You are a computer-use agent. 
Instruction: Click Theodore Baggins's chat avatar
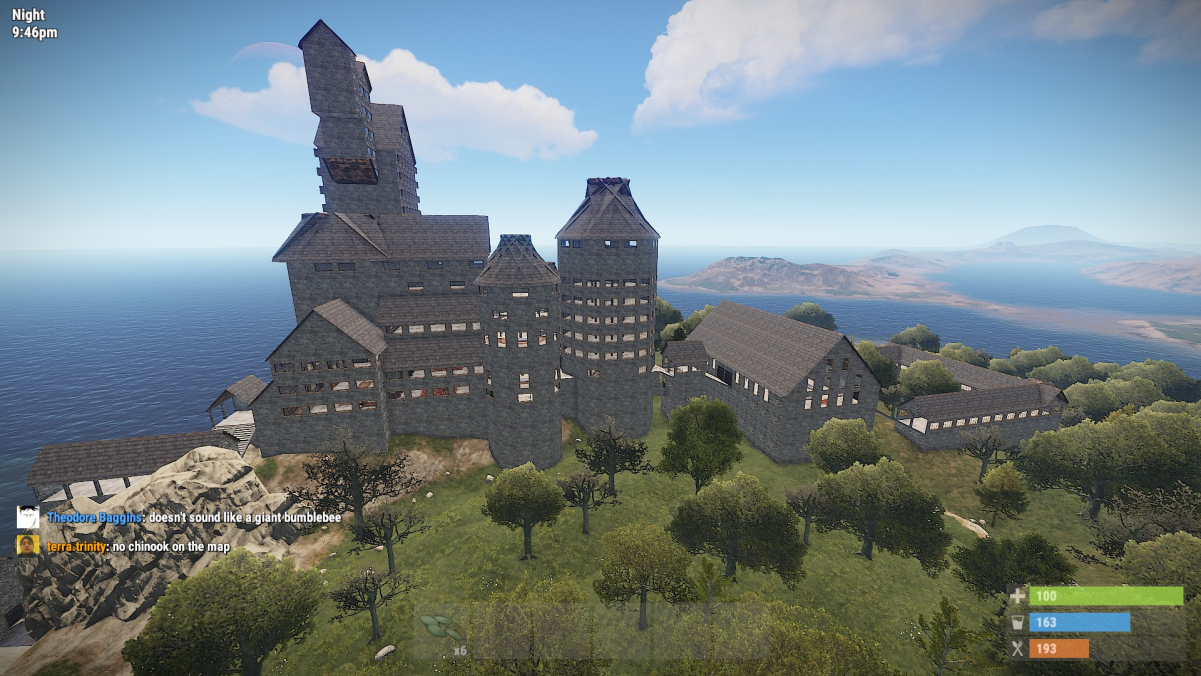click(x=28, y=518)
